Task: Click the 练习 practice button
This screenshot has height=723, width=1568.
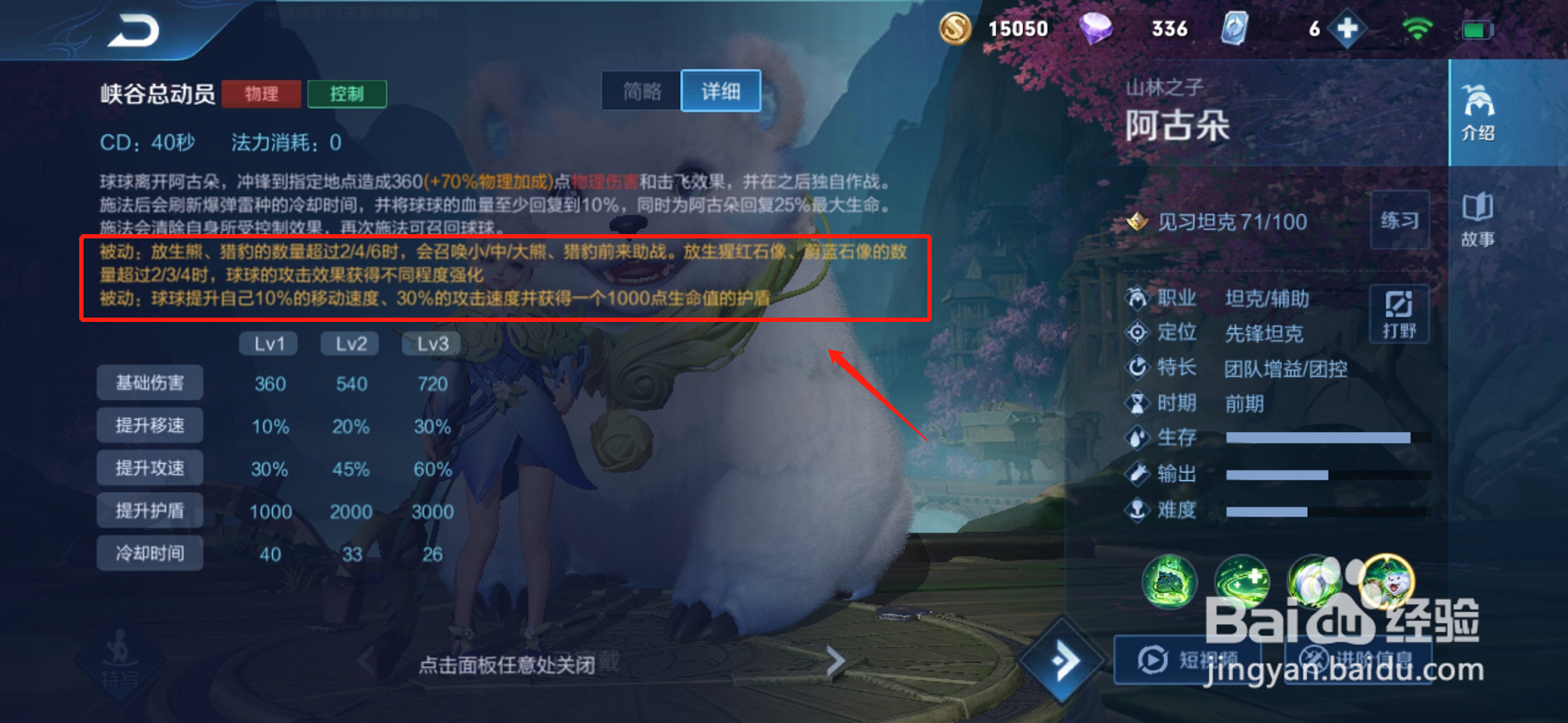Action: click(x=1400, y=220)
